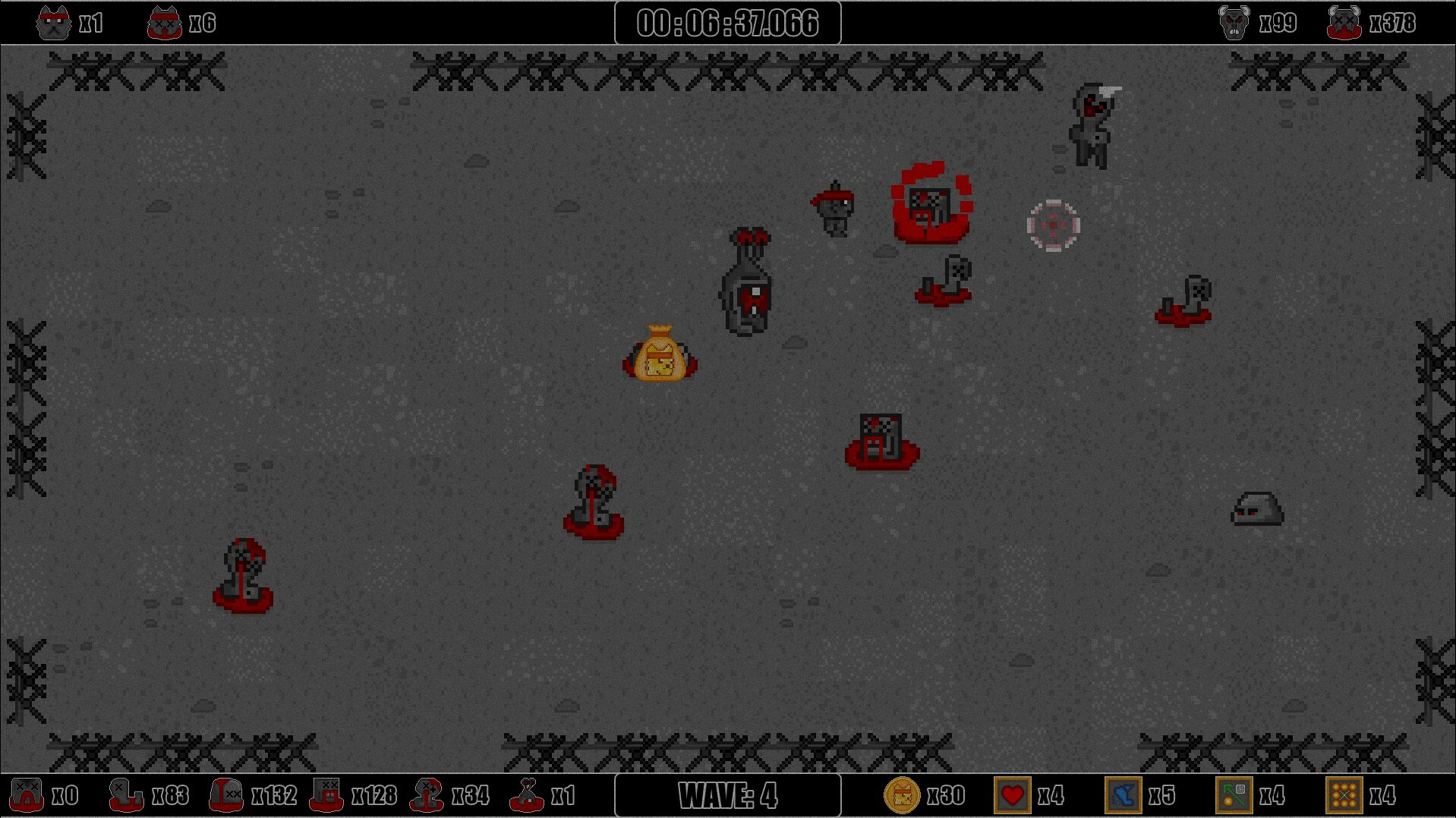Image resolution: width=1456 pixels, height=818 pixels.
Task: Click the orange grid icon showing x4
Action: [1345, 796]
